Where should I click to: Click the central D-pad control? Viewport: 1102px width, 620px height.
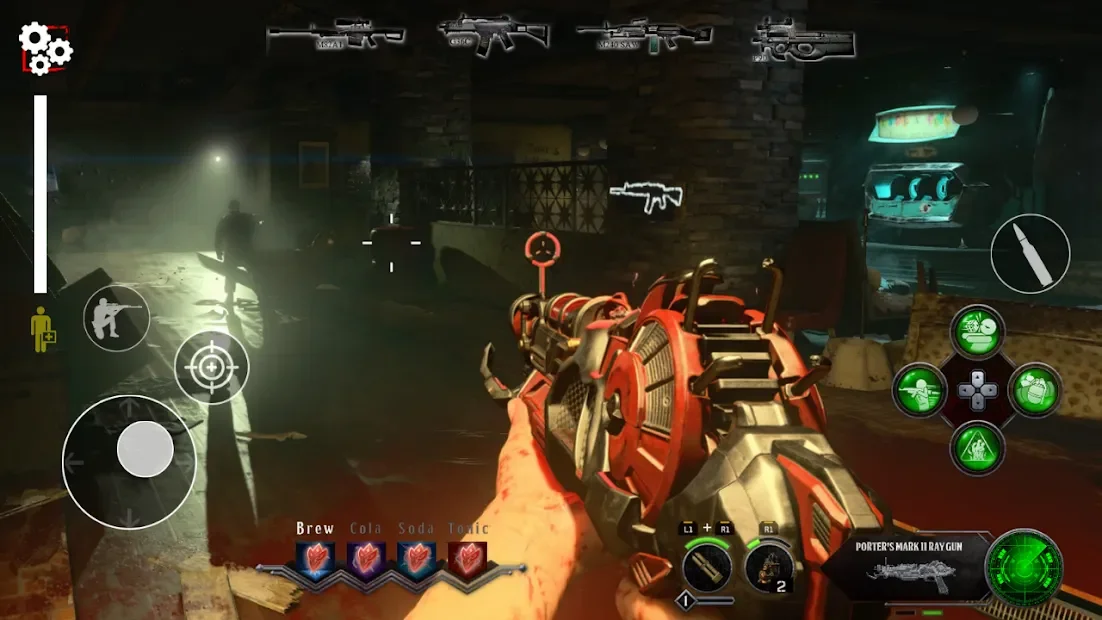point(977,389)
